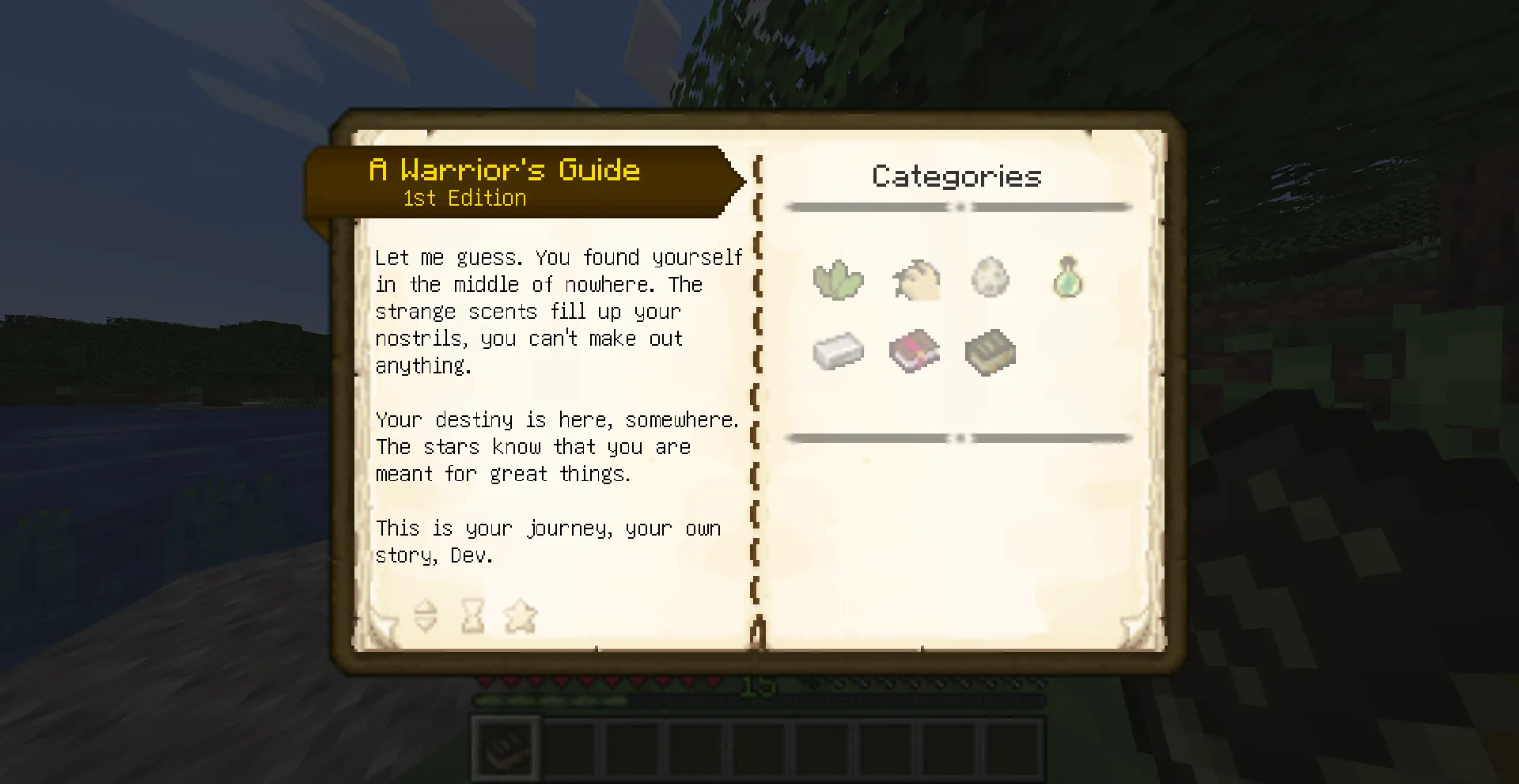Viewport: 1519px width, 784px height.
Task: Select the A Warrior's Guide title banner
Action: coord(505,169)
